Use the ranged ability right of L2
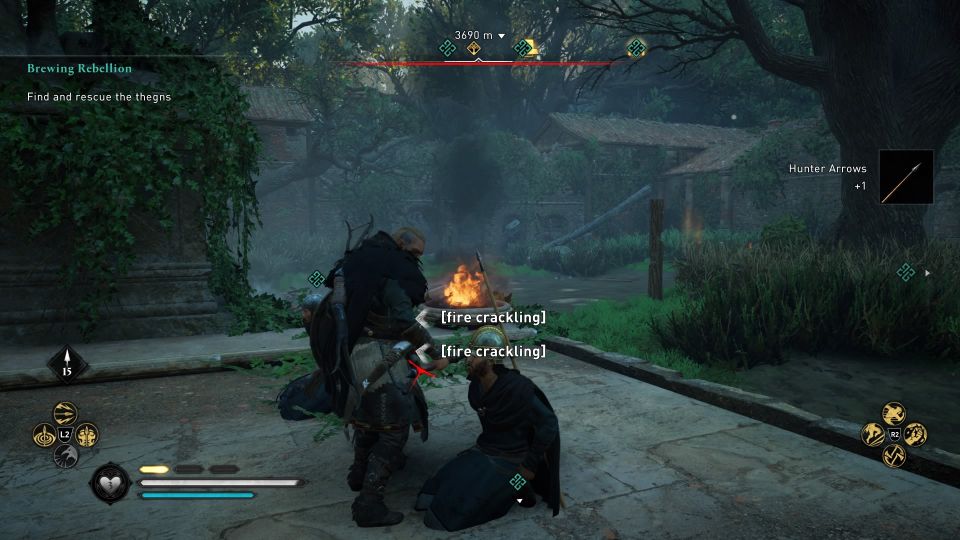The image size is (960, 540). (87, 435)
